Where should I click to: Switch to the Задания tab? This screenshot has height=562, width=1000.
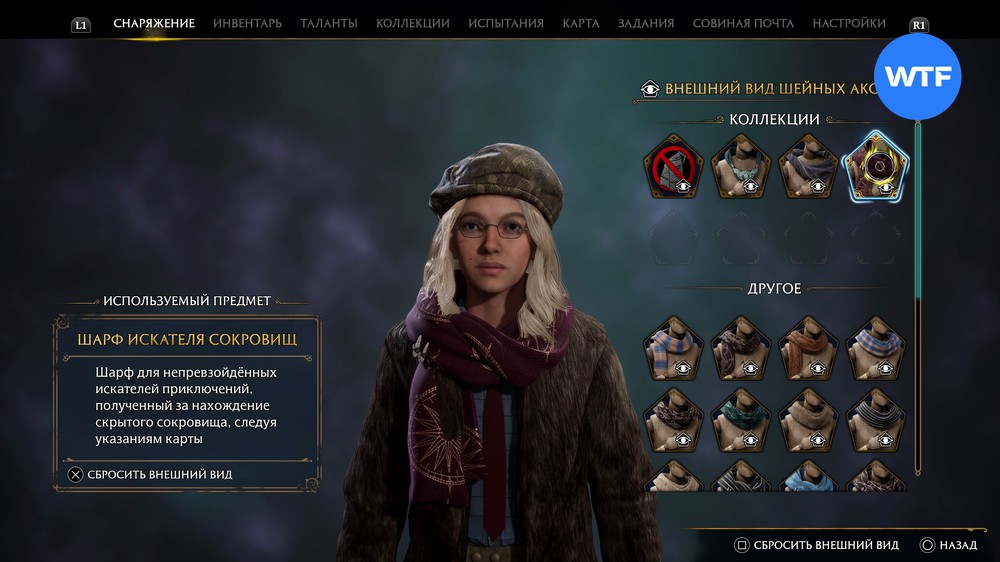tap(646, 23)
